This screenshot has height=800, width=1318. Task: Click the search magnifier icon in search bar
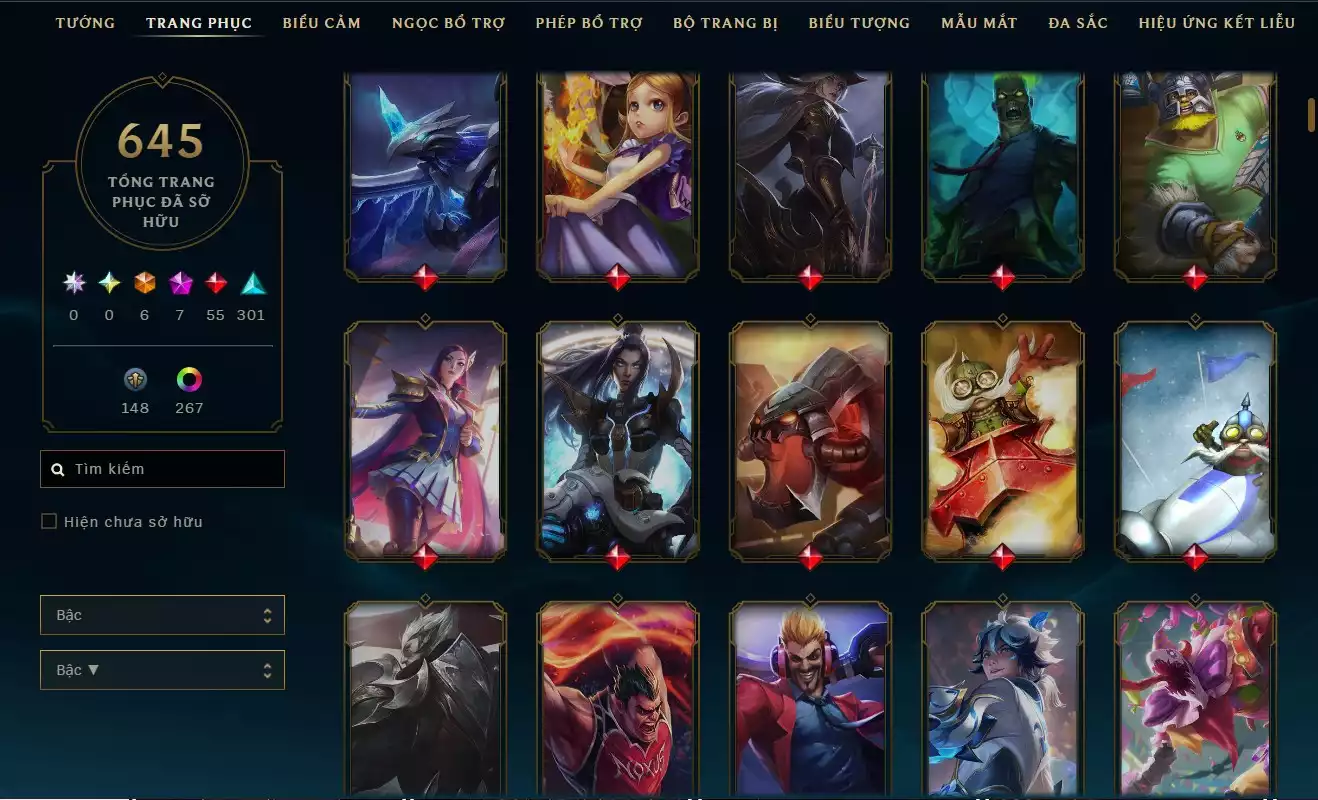point(56,468)
